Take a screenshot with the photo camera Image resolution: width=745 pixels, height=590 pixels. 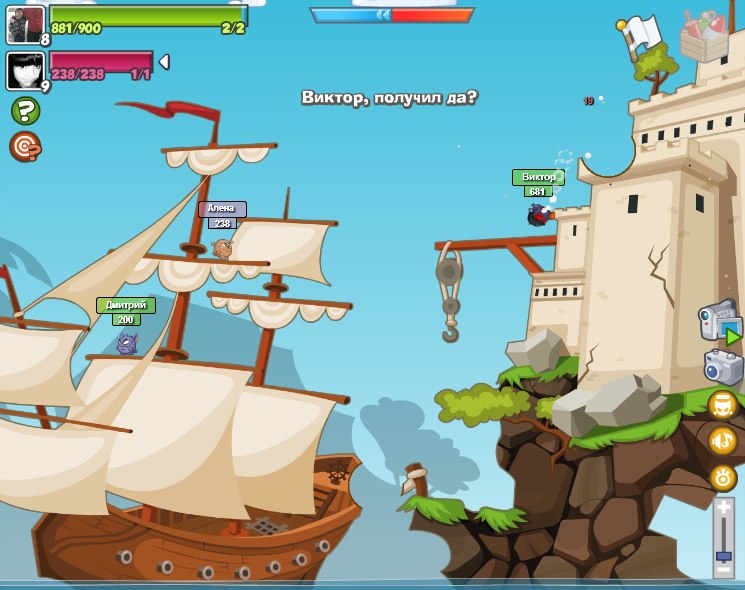pos(723,368)
